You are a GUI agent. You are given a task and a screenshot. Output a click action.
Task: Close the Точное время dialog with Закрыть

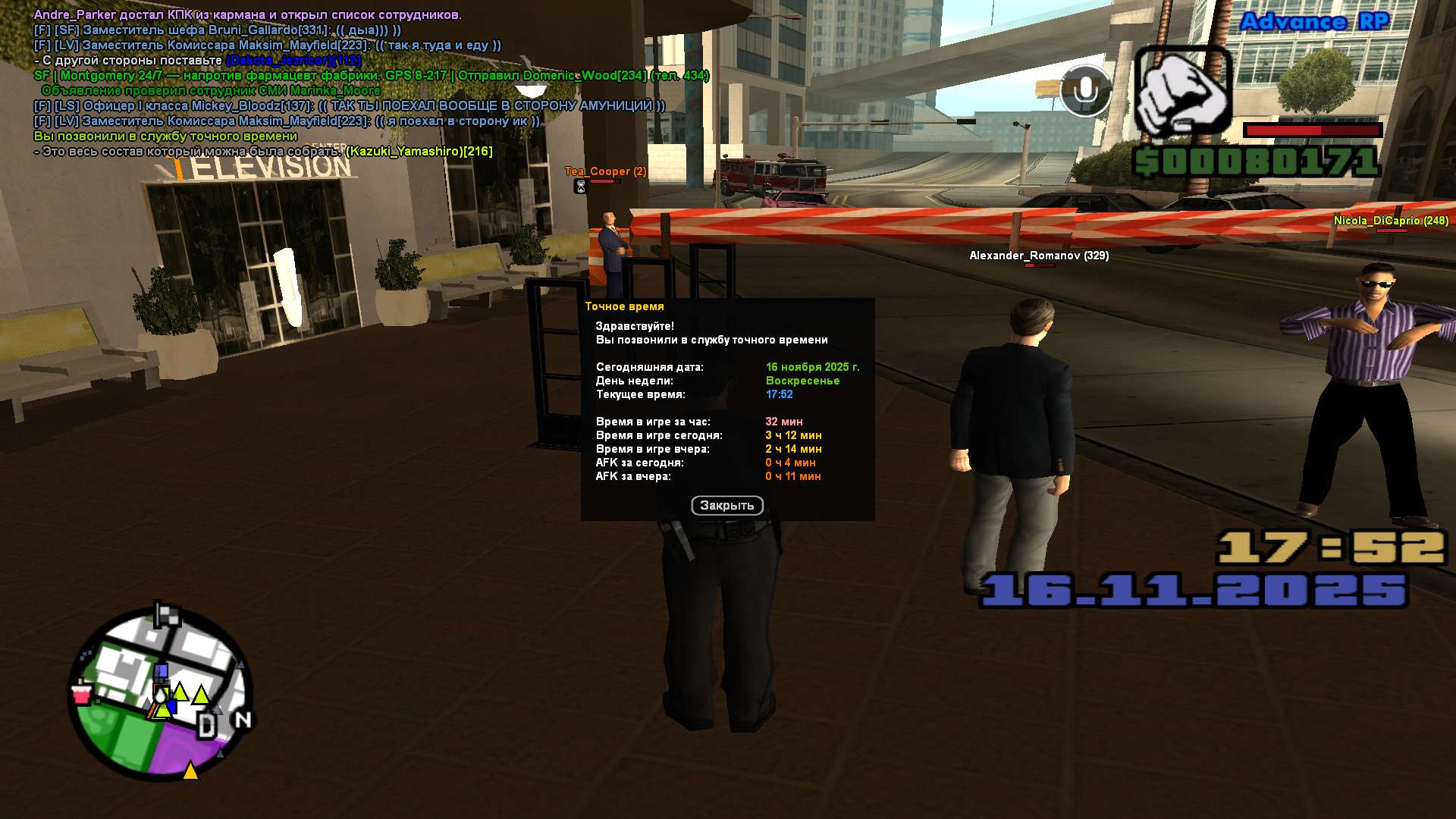tap(726, 505)
